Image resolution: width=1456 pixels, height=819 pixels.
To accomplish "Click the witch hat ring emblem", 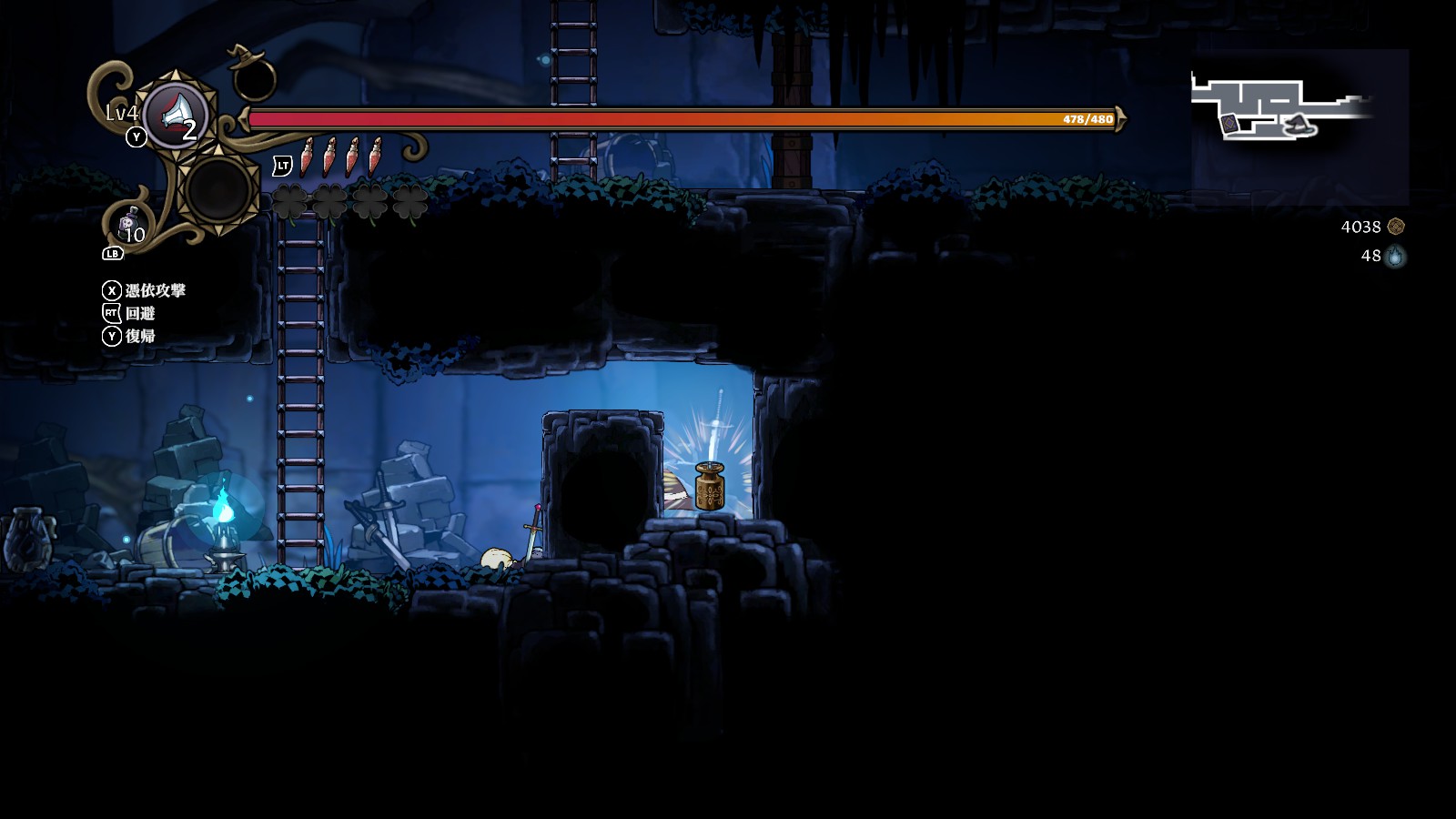I will tap(254, 73).
